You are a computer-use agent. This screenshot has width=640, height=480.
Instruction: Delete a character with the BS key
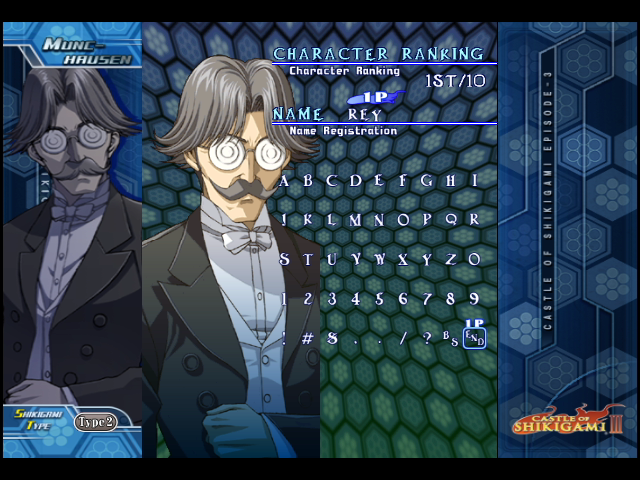pos(451,339)
